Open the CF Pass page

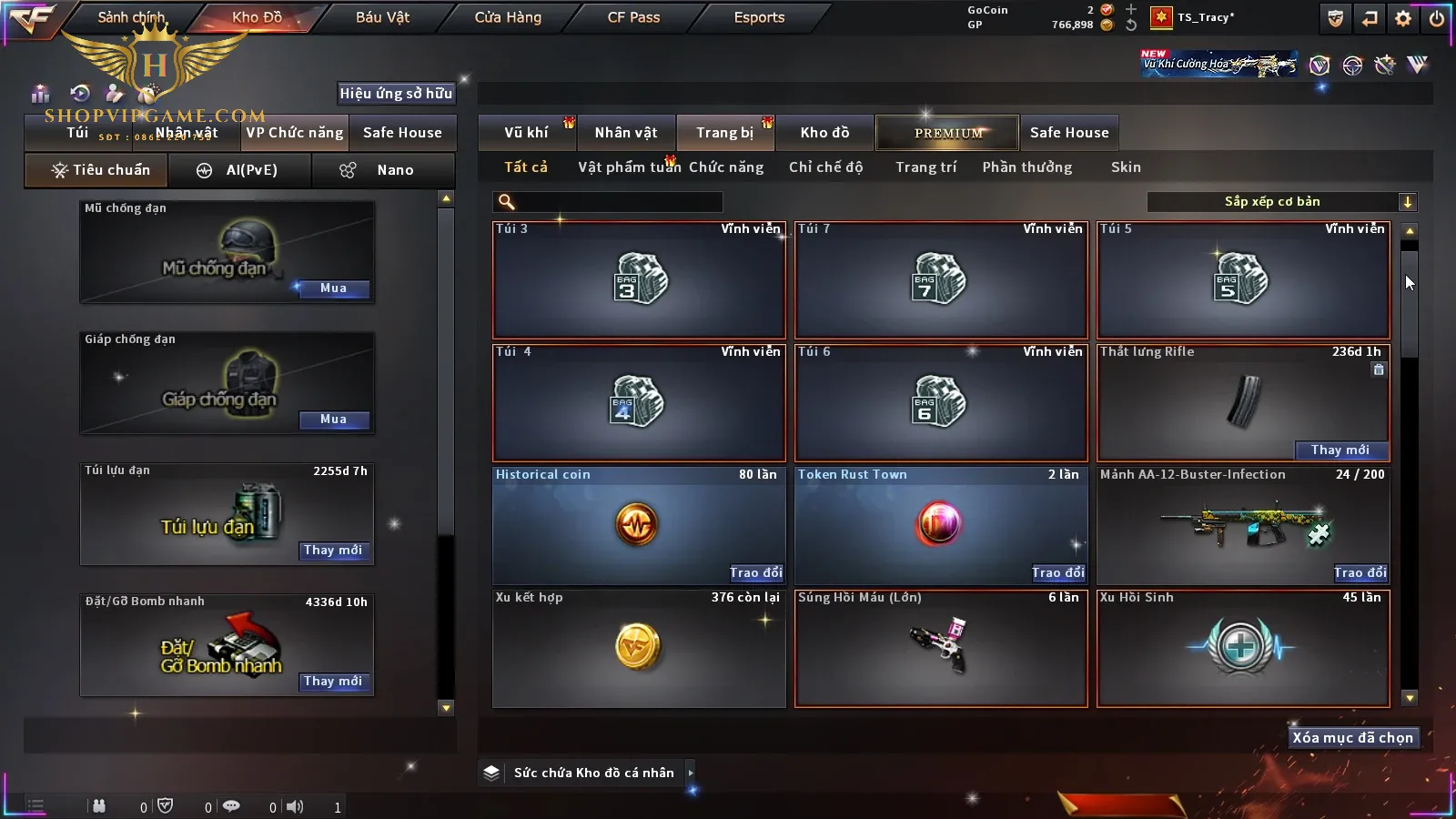(x=633, y=17)
